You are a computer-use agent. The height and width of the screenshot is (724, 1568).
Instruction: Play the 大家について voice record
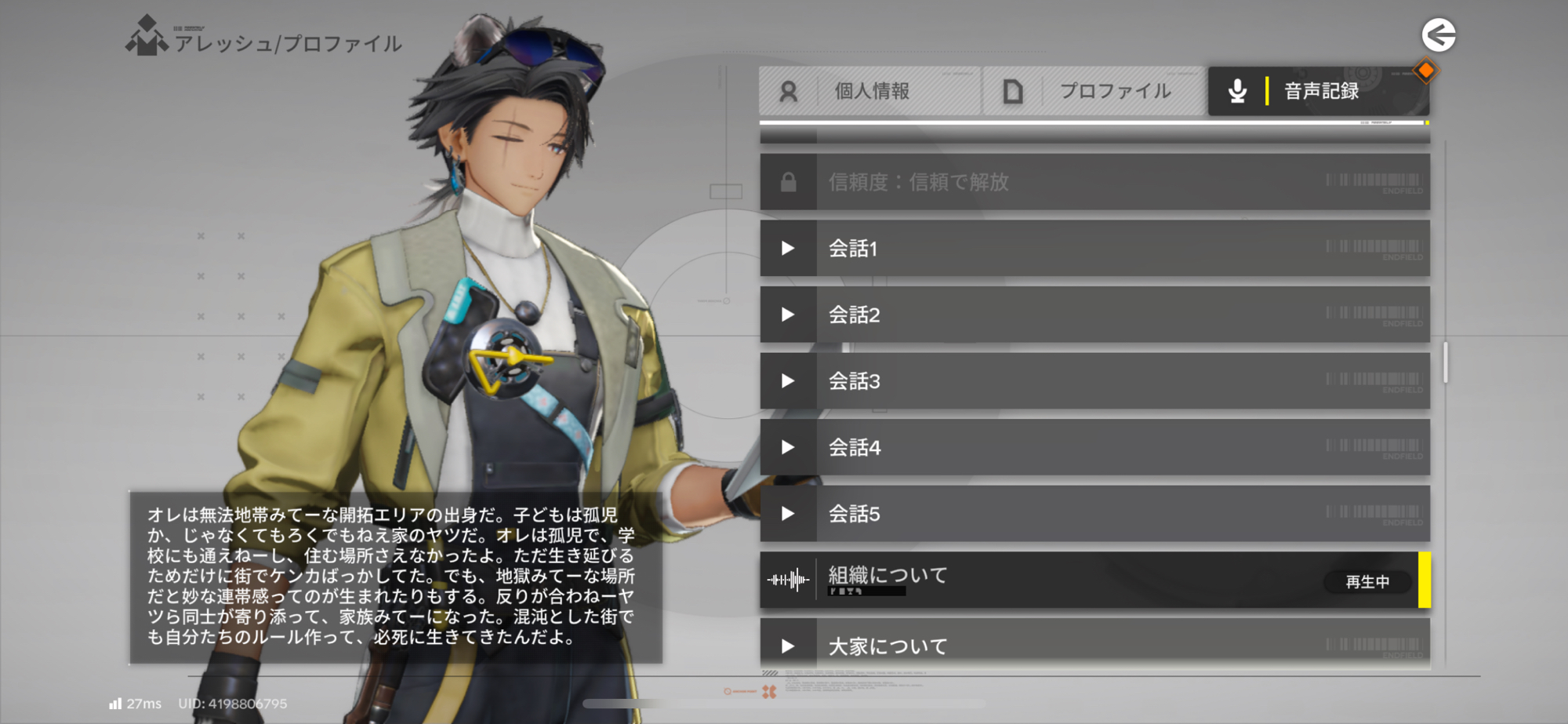(1094, 645)
